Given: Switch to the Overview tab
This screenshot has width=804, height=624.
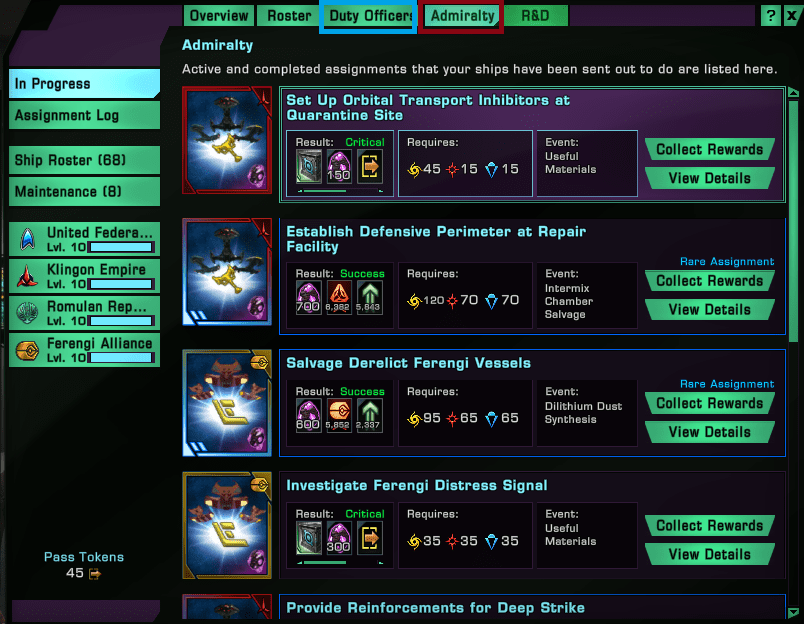Looking at the screenshot, I should pos(219,16).
